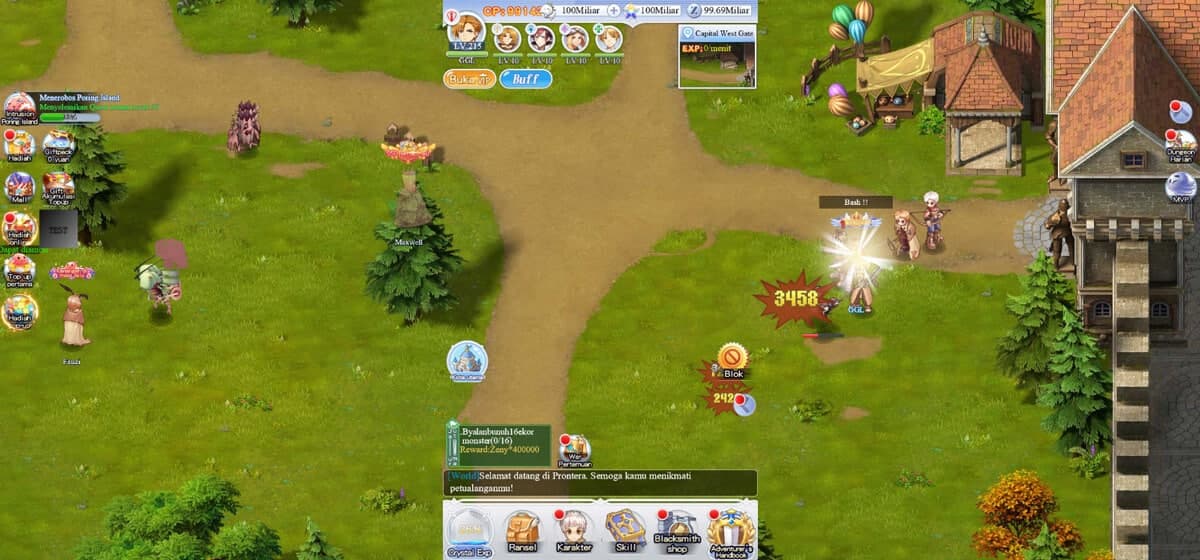Open the Mall shop icon

click(19, 187)
